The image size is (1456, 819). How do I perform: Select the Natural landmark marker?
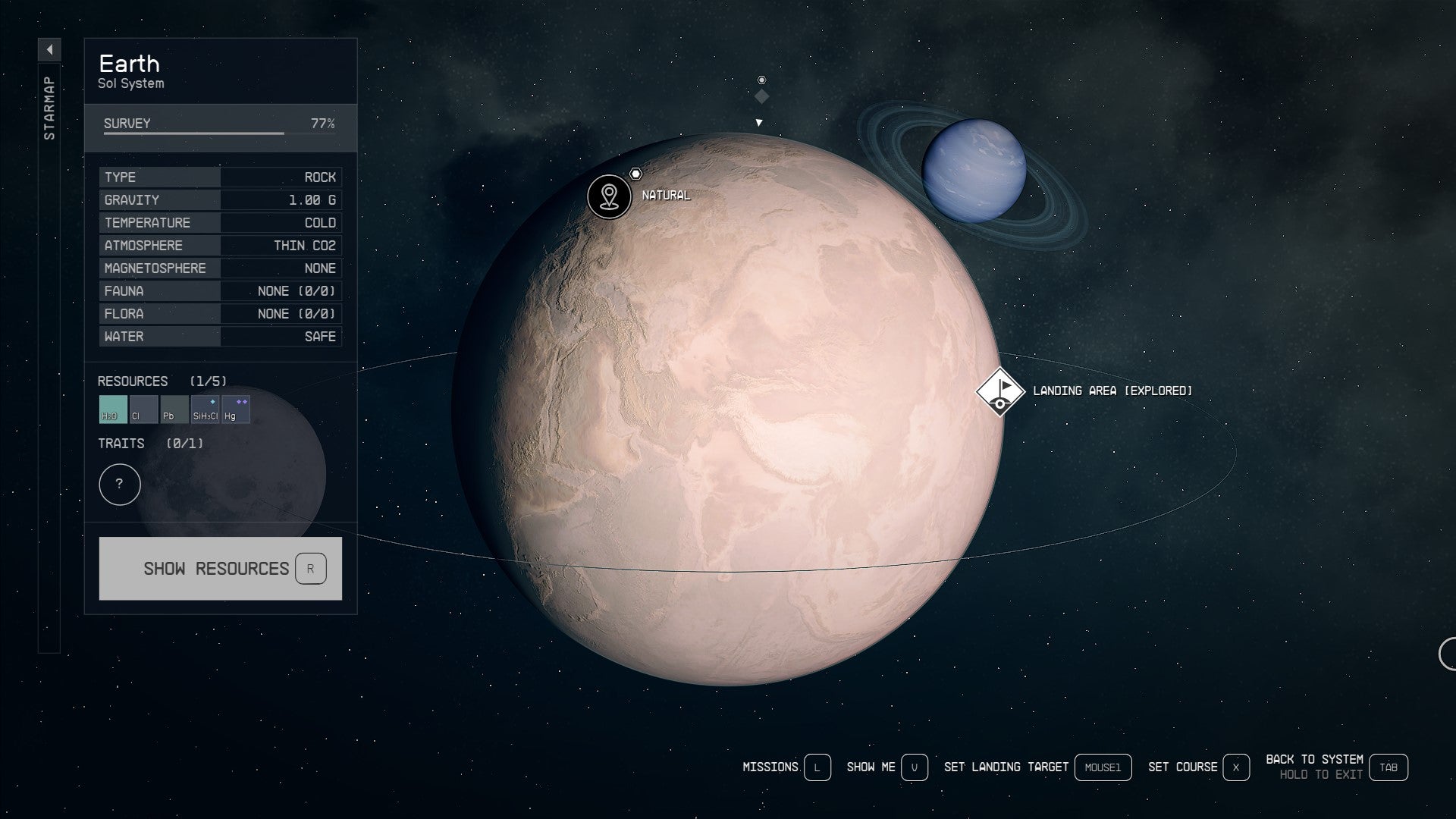click(x=609, y=196)
